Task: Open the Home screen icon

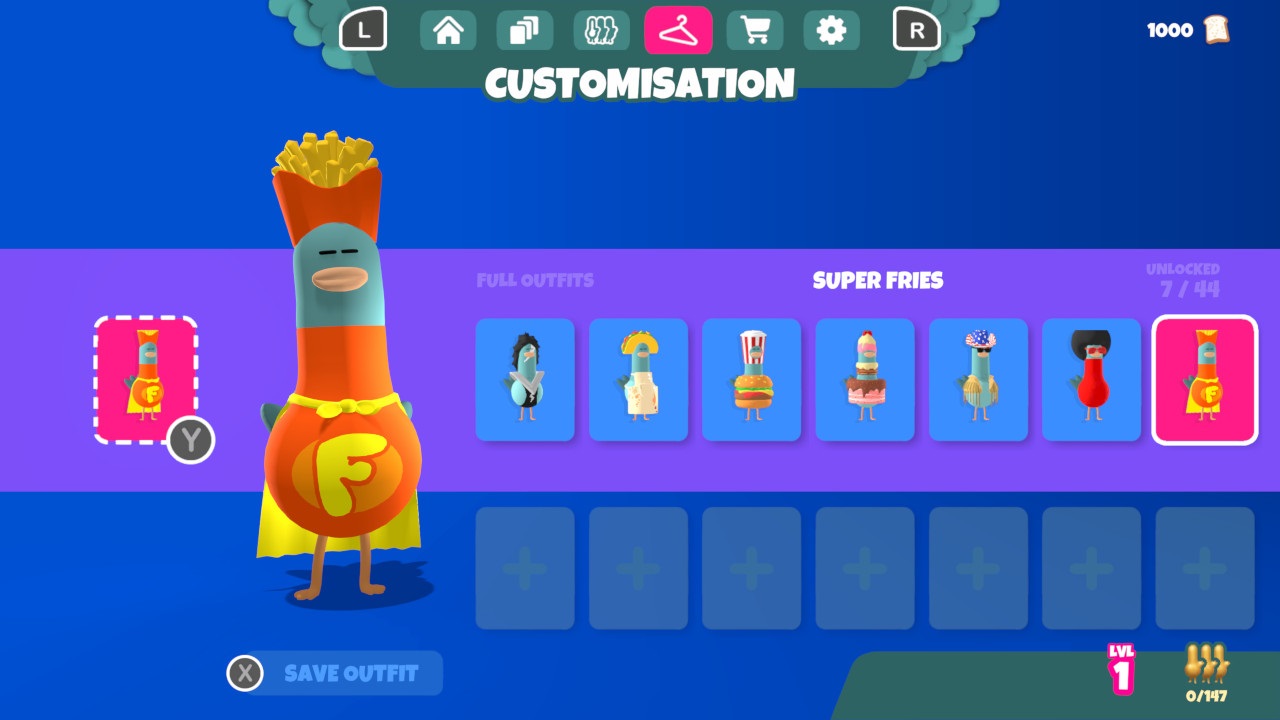Action: 447,30
